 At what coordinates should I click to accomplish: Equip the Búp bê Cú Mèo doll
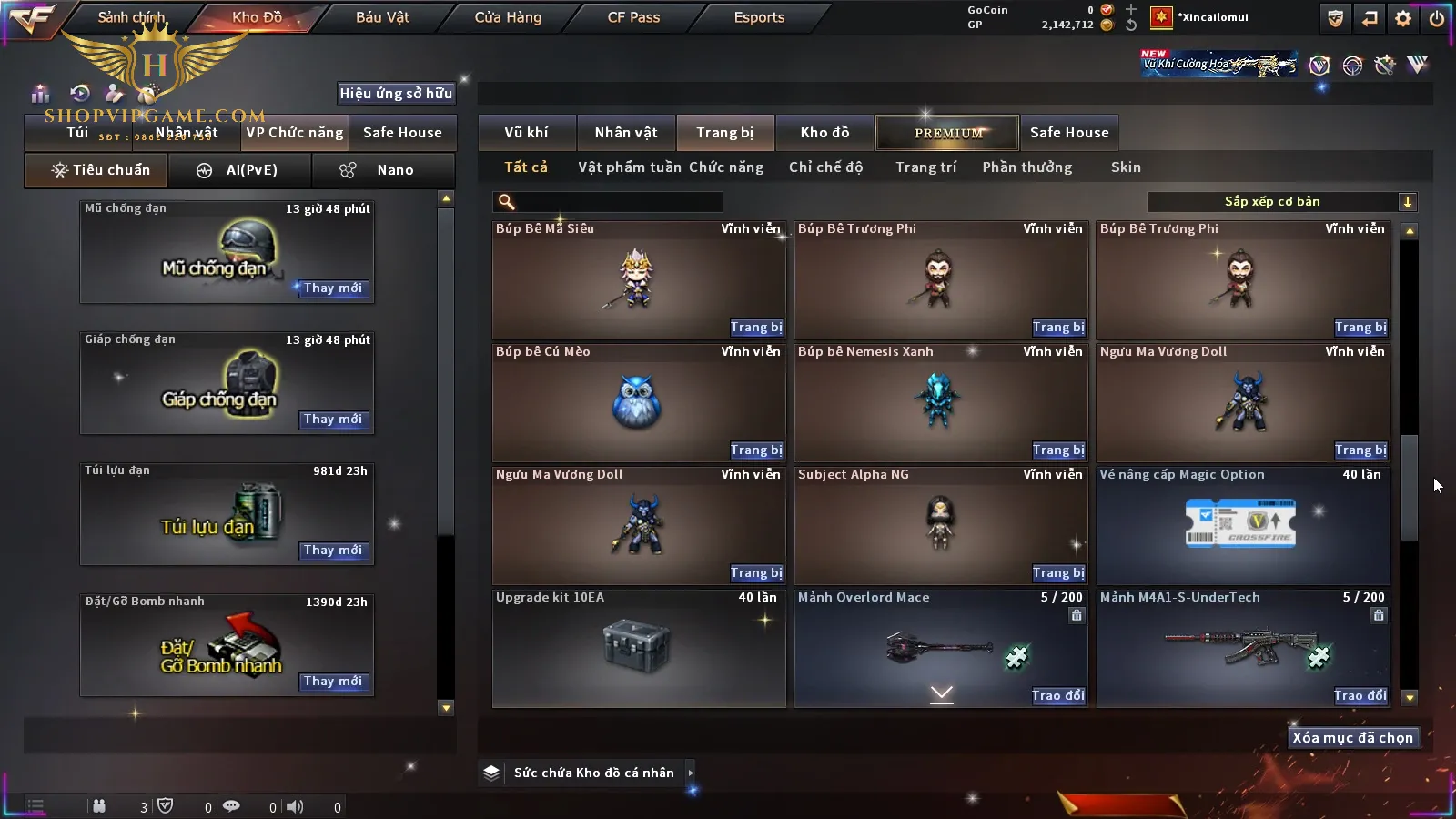755,450
